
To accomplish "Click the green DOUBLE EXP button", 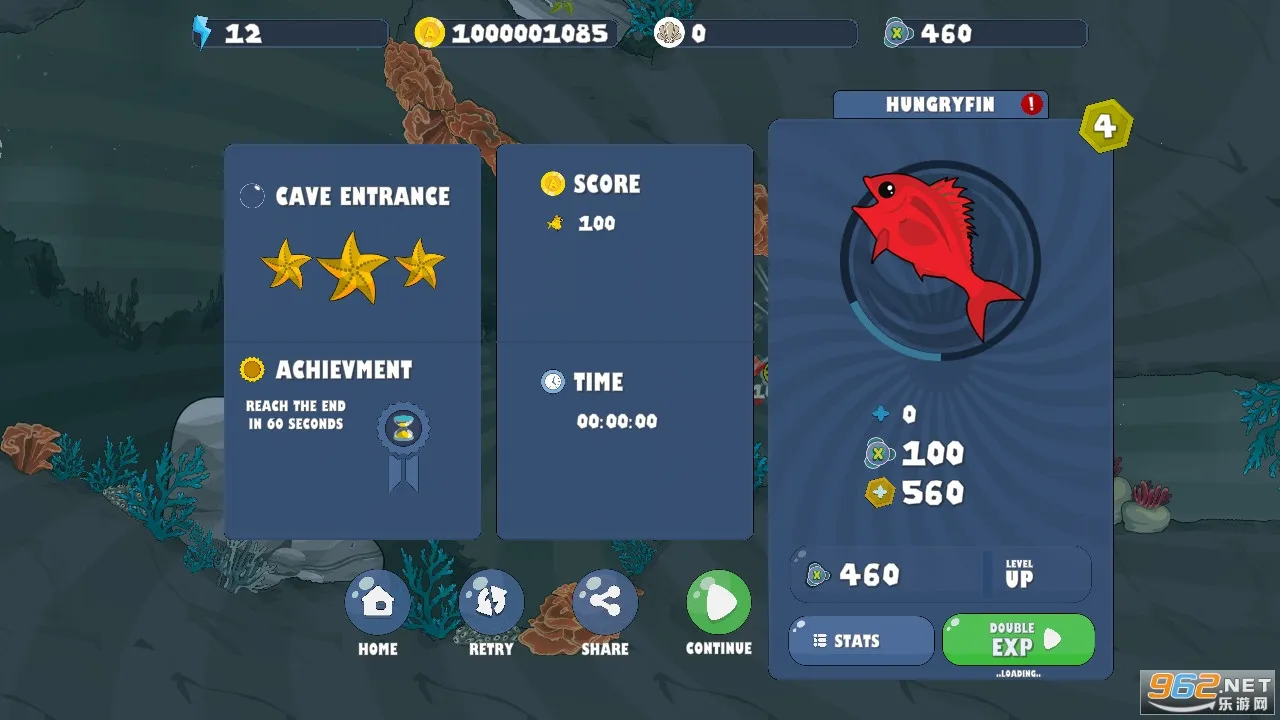I will click(x=1018, y=640).
